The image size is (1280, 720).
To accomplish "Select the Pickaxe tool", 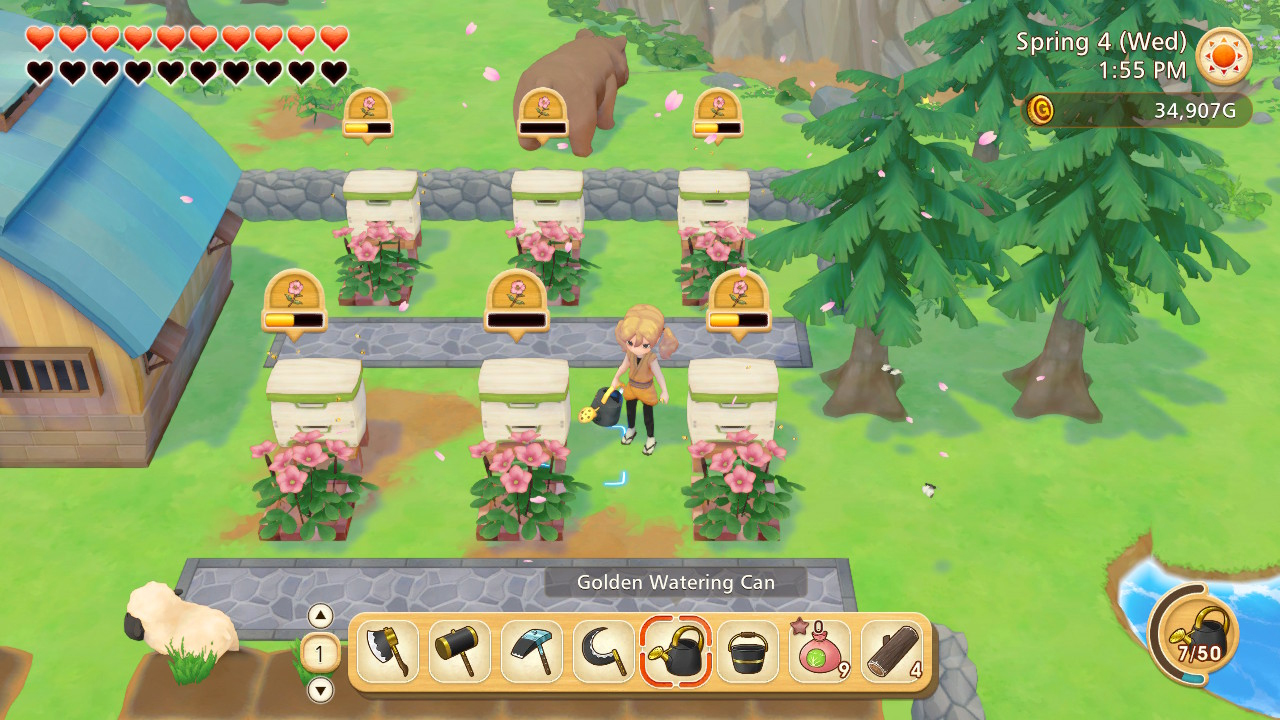I will 532,652.
